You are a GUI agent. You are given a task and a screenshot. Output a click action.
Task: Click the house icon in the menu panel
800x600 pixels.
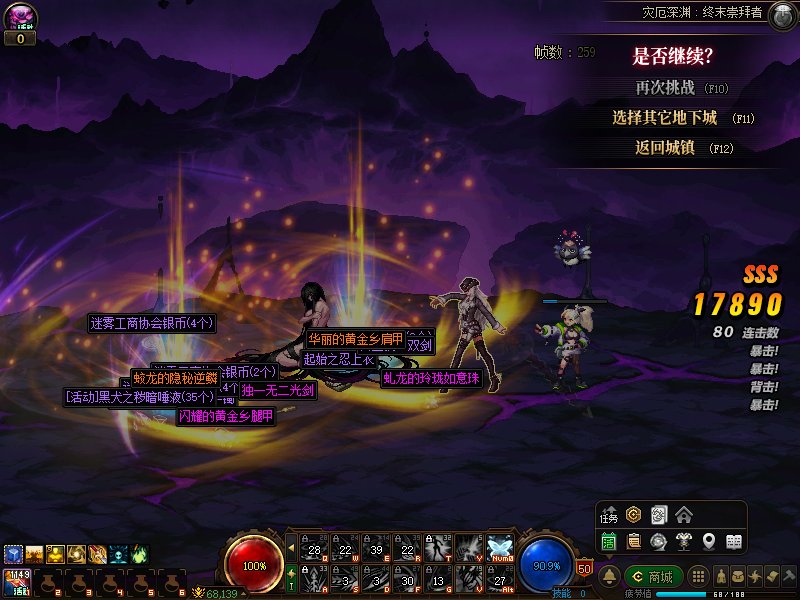(x=684, y=515)
